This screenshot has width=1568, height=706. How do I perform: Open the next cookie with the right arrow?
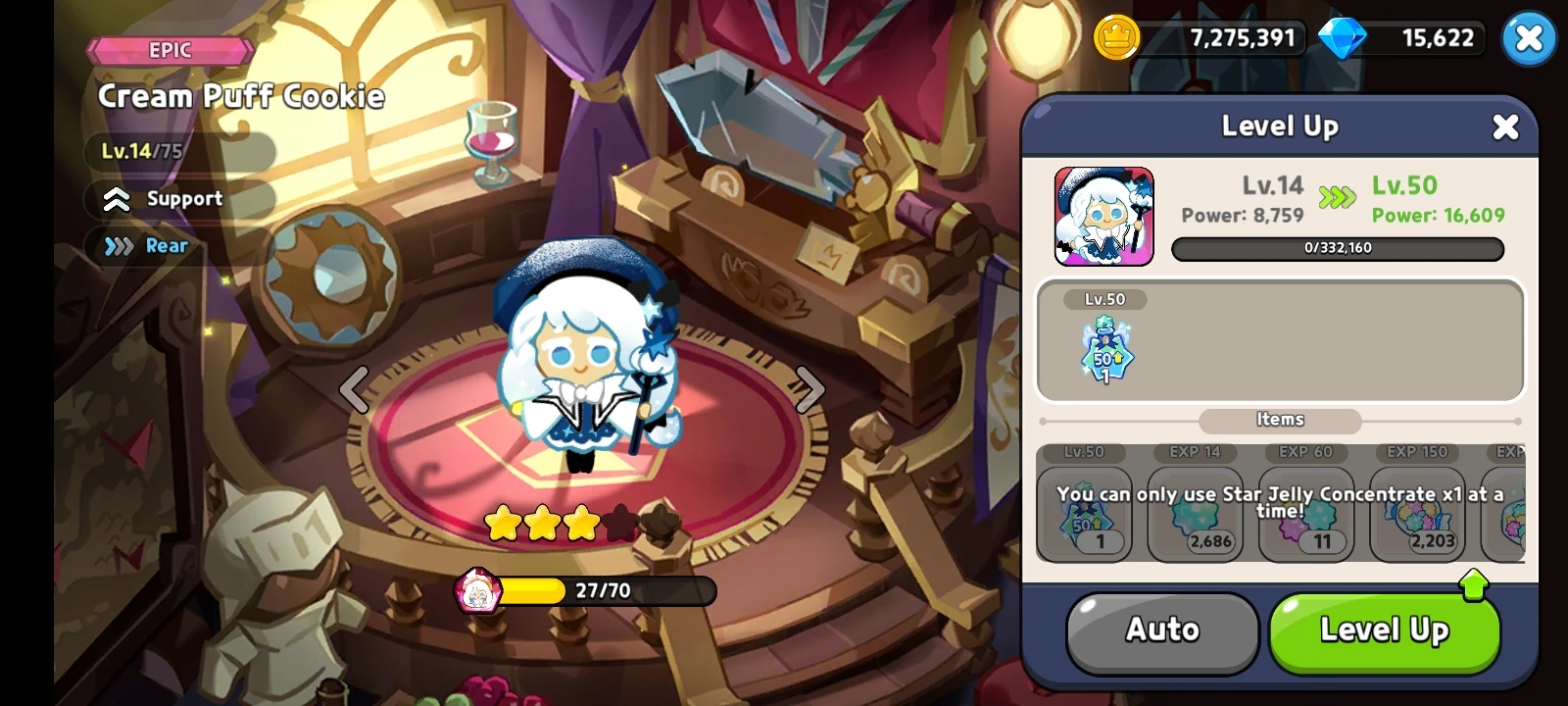point(808,389)
